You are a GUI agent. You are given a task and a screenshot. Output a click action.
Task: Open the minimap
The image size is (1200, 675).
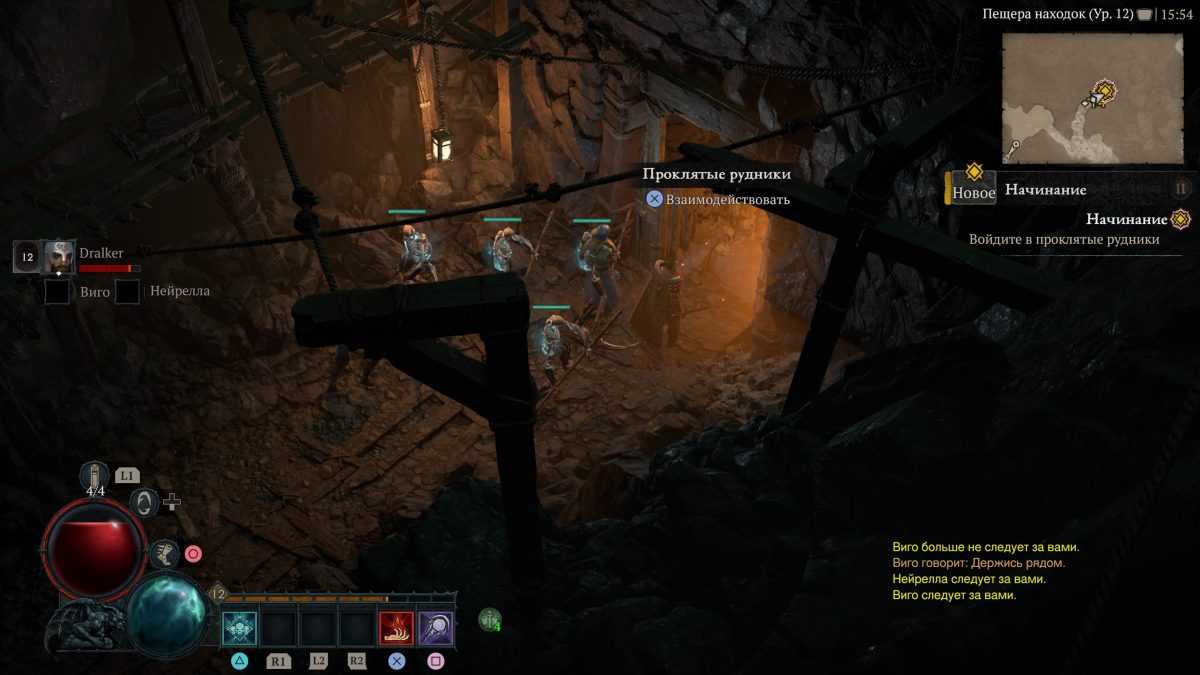point(1093,97)
